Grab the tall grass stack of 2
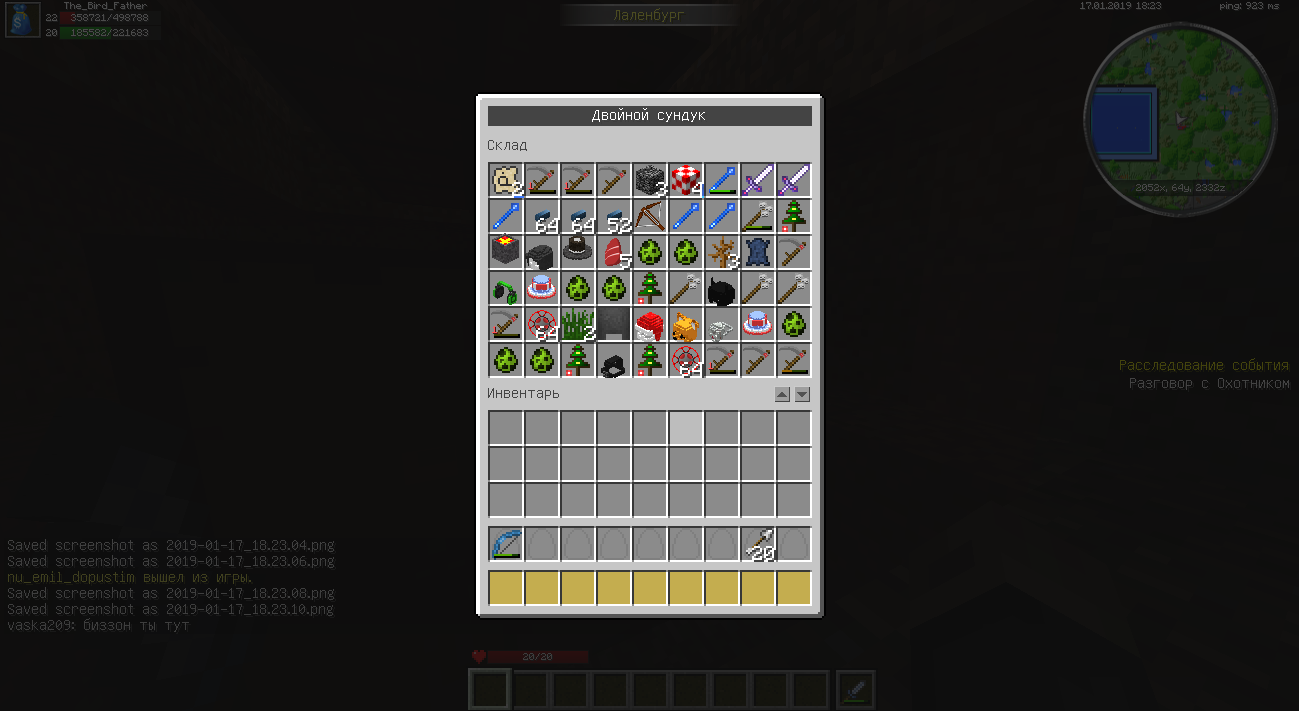This screenshot has height=711, width=1299. pyautogui.click(x=578, y=325)
